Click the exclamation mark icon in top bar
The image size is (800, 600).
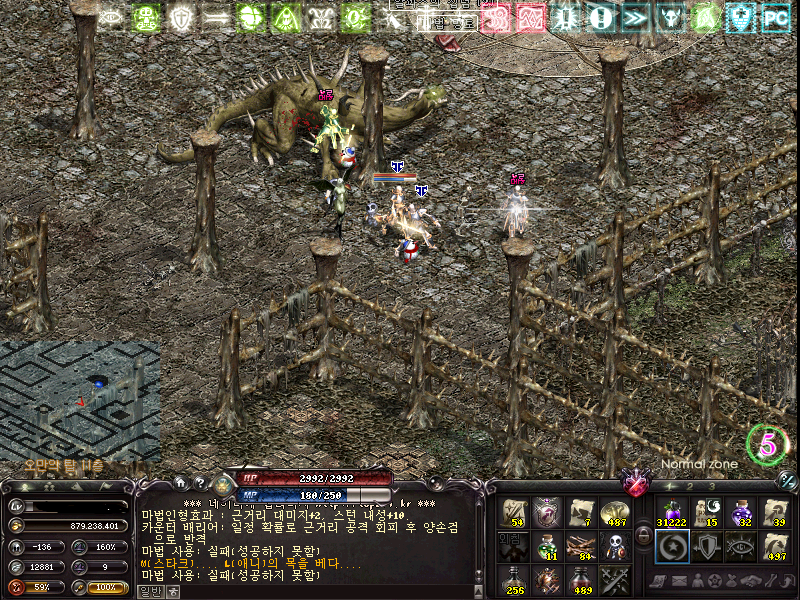point(600,17)
